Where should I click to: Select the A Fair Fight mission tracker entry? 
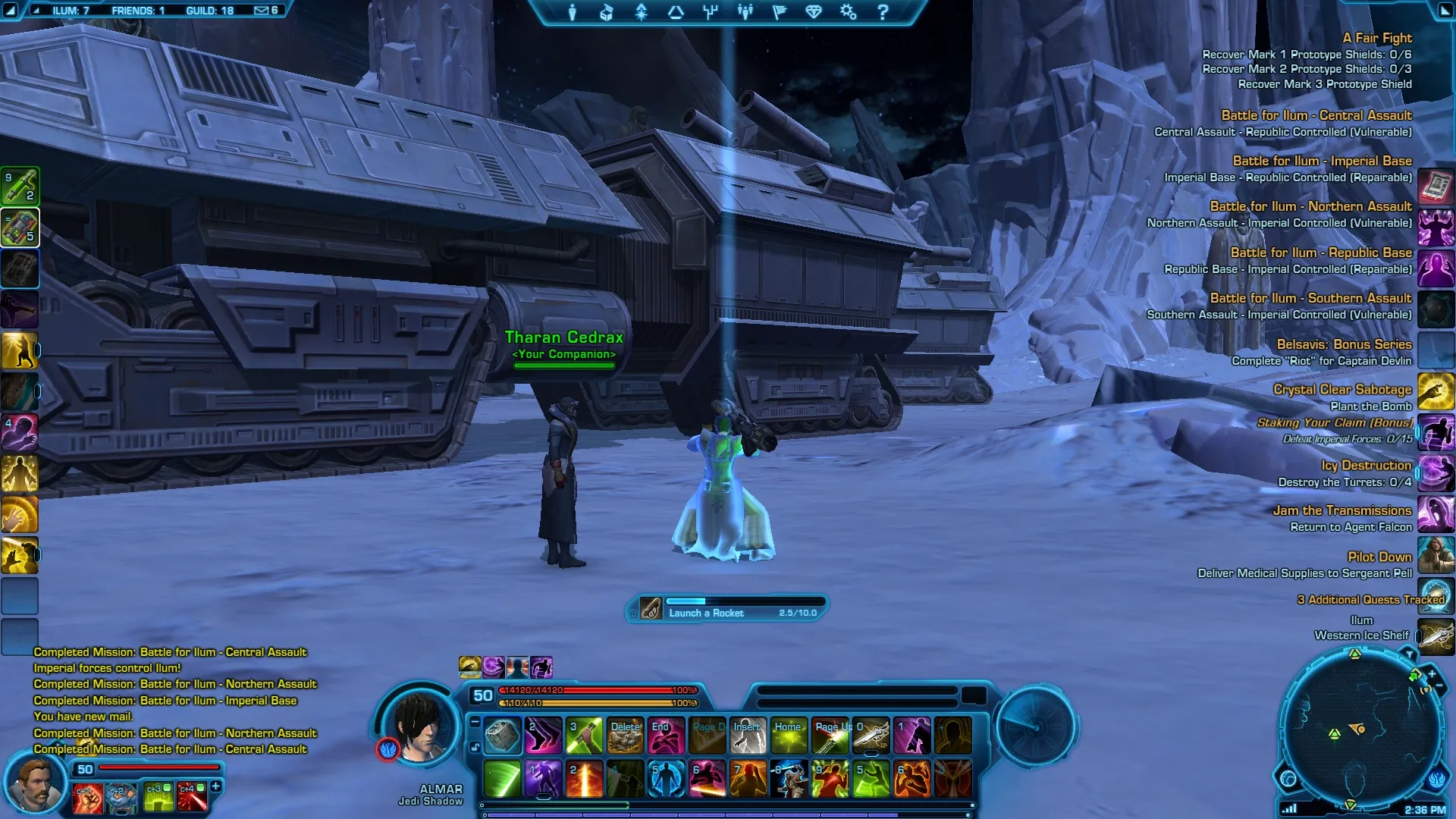(1376, 38)
